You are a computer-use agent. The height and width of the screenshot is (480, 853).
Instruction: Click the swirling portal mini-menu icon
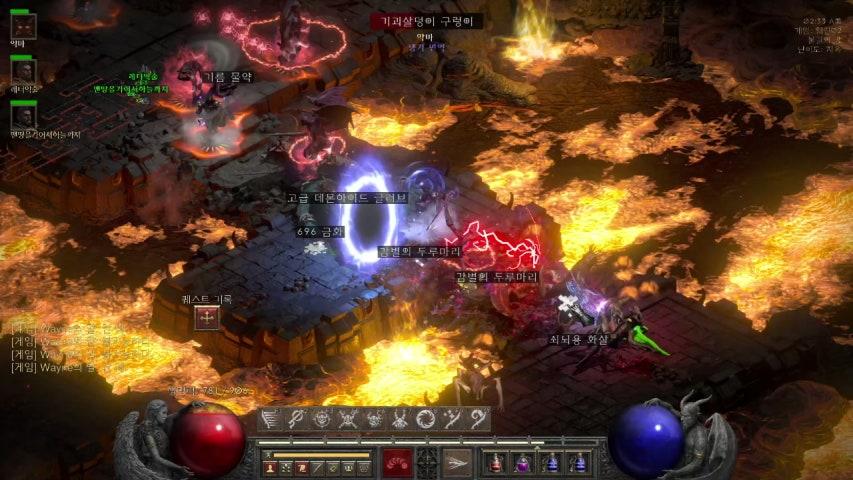426,420
